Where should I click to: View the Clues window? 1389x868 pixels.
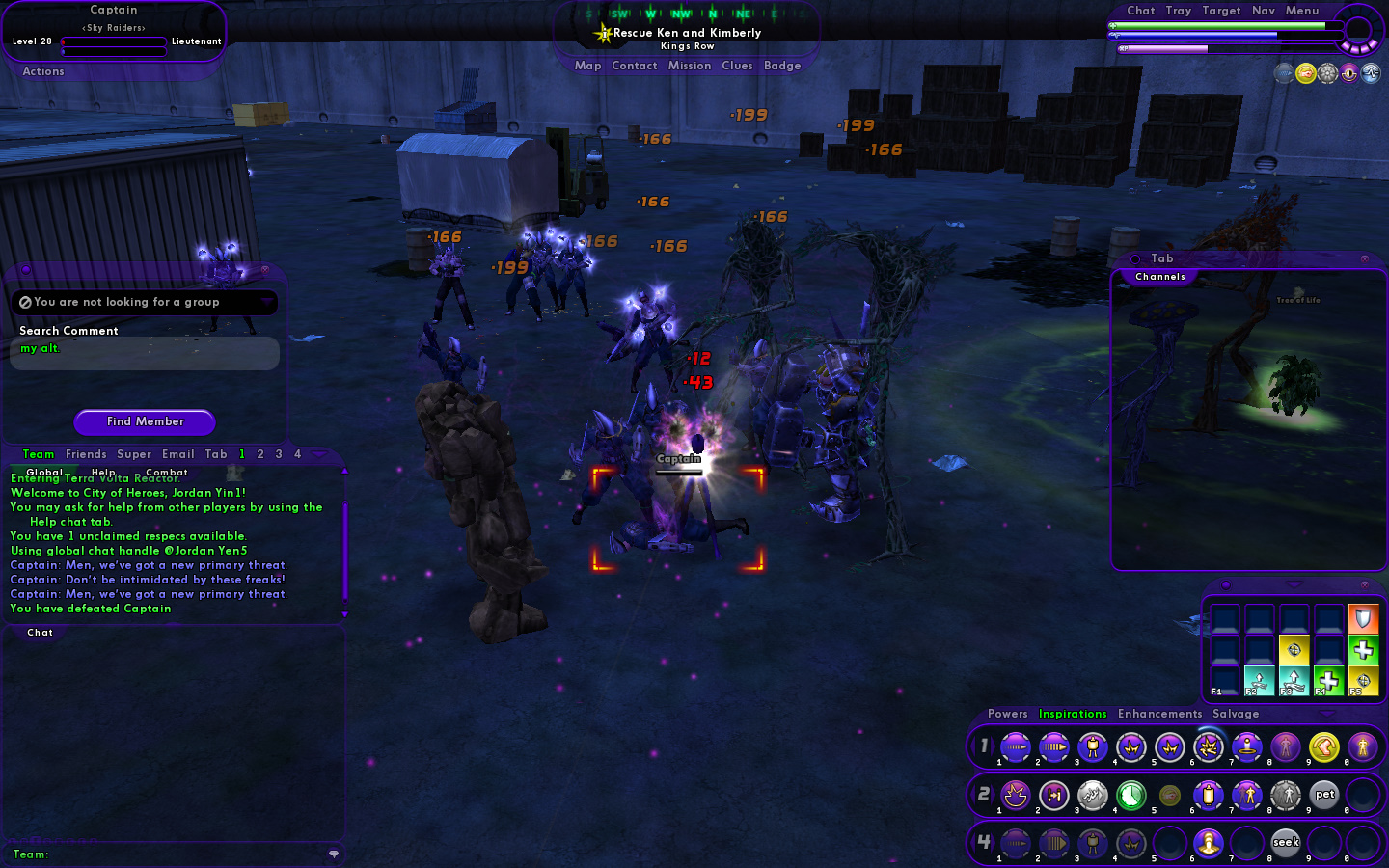737,66
